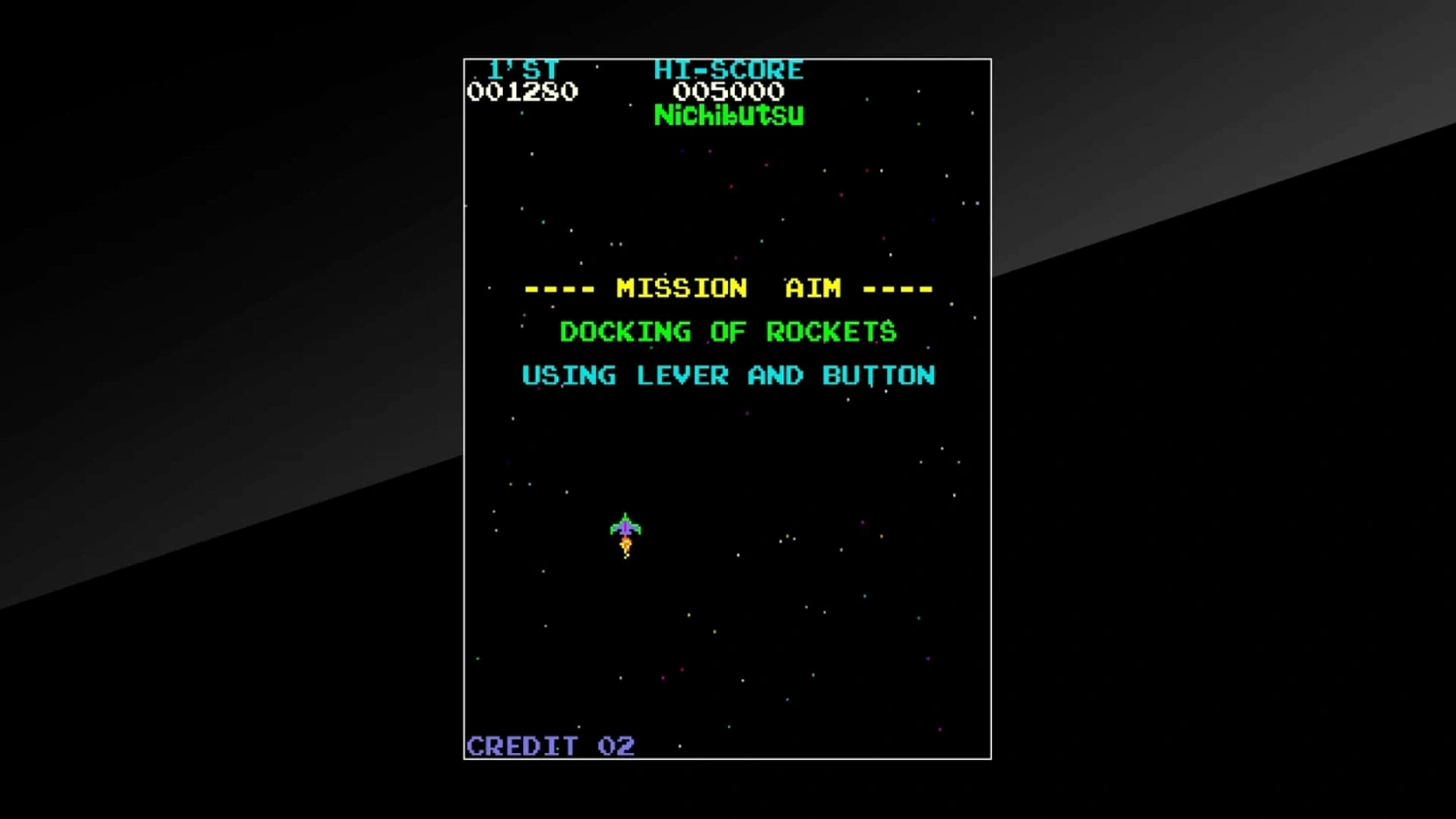Image resolution: width=1456 pixels, height=819 pixels.
Task: Click the word MISSION in the heading
Action: [x=681, y=288]
